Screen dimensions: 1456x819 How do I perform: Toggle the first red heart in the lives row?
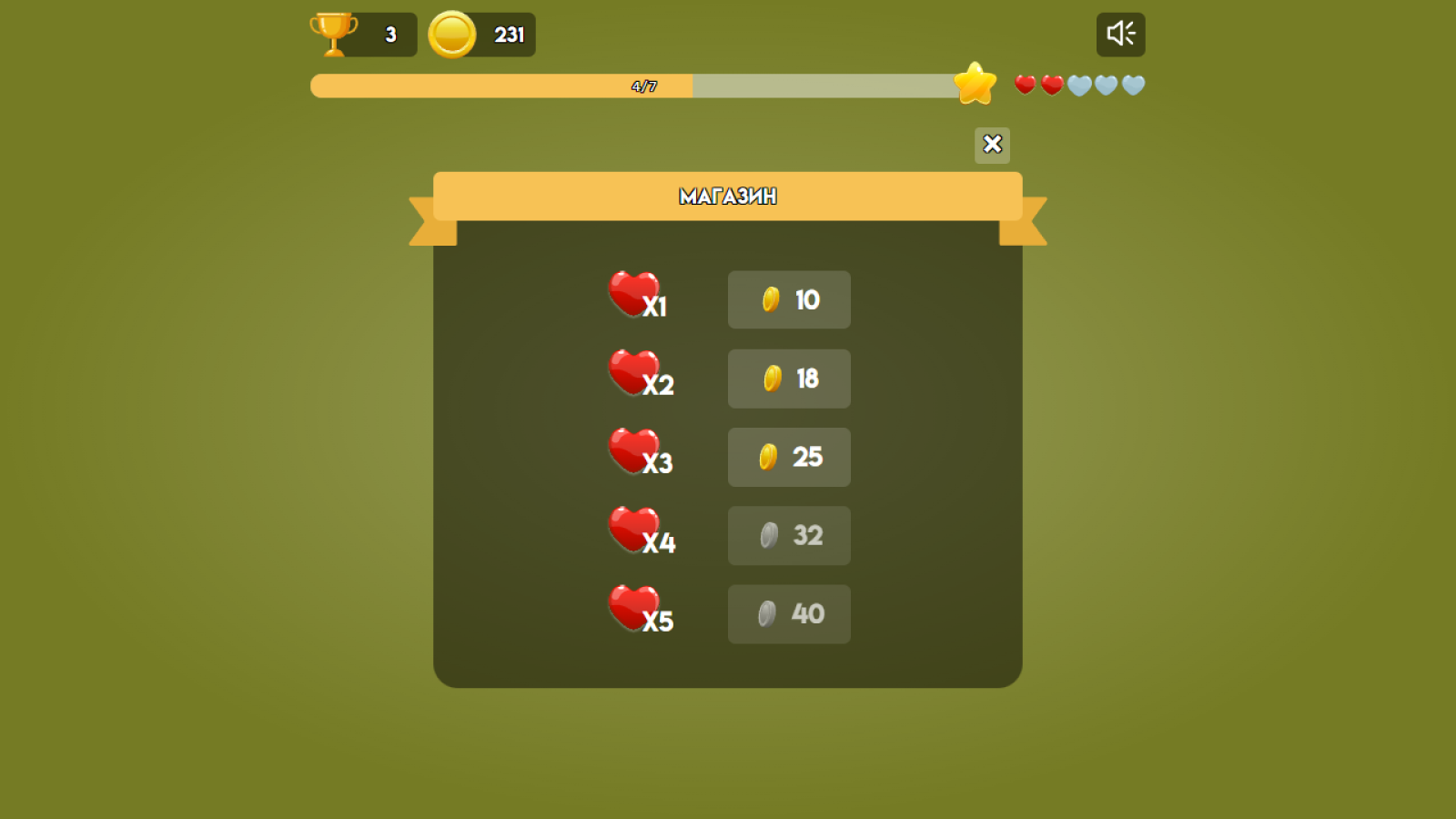pyautogui.click(x=1024, y=85)
